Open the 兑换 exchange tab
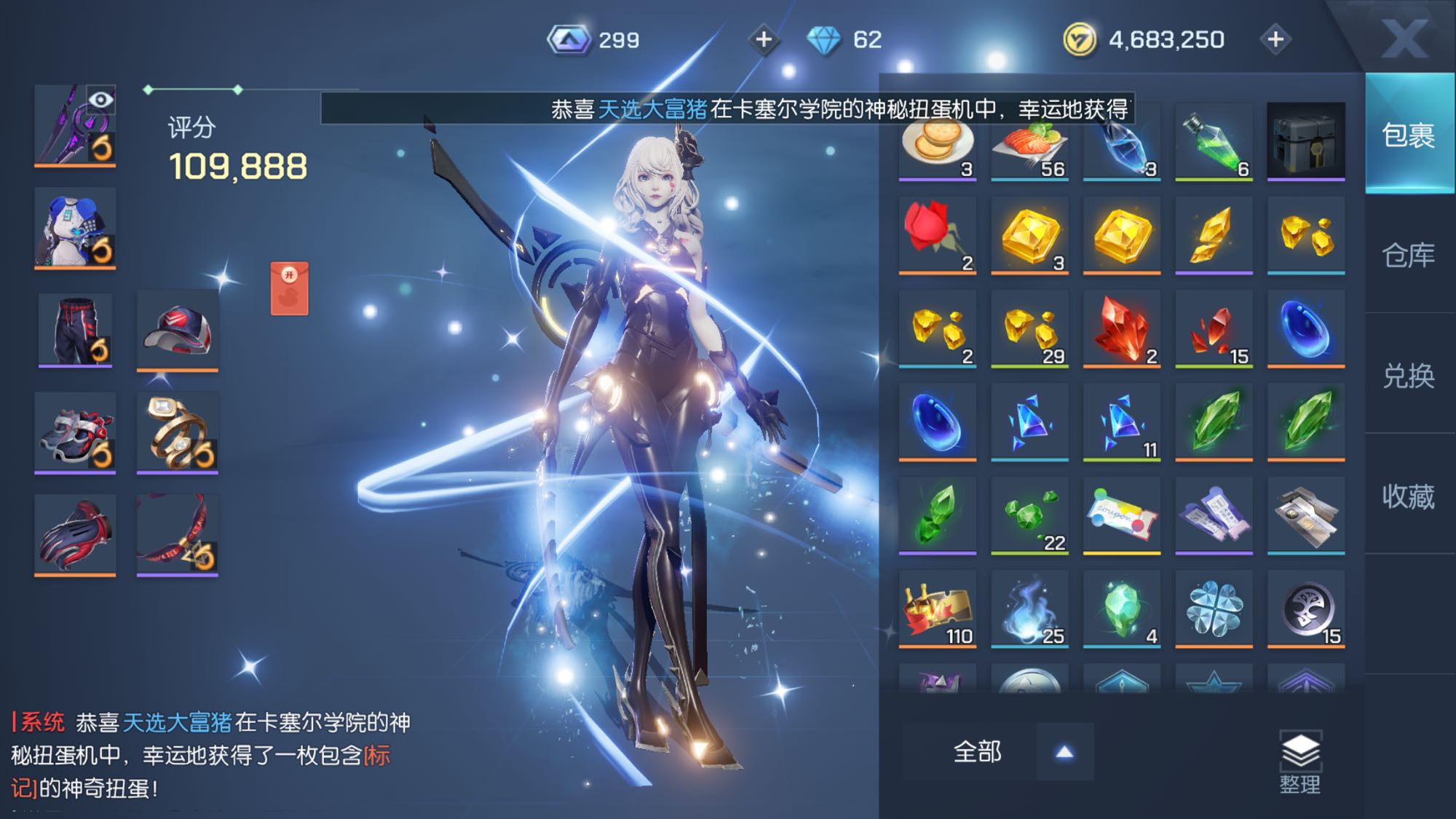Image resolution: width=1456 pixels, height=819 pixels. [1408, 376]
